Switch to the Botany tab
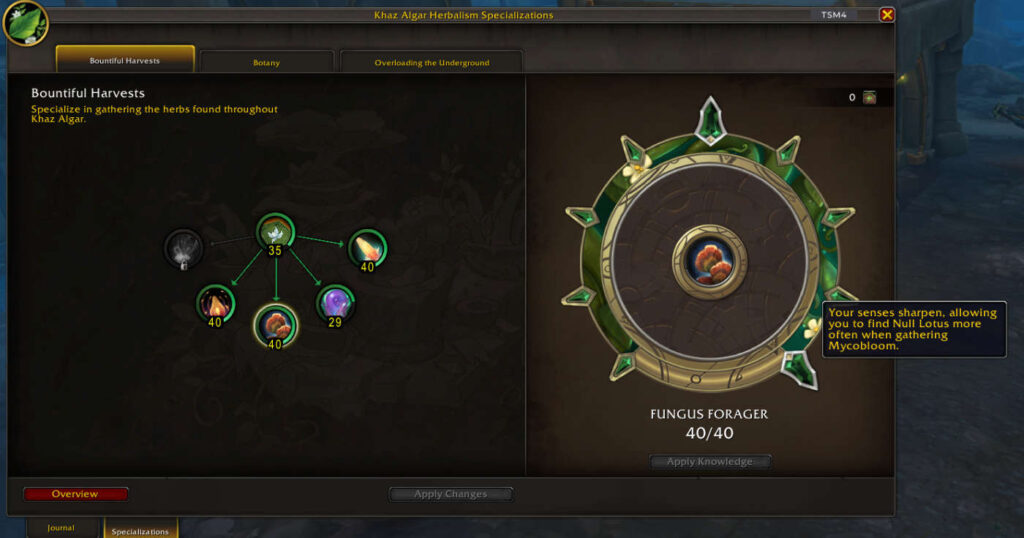The width and height of the screenshot is (1024, 538). [x=266, y=62]
